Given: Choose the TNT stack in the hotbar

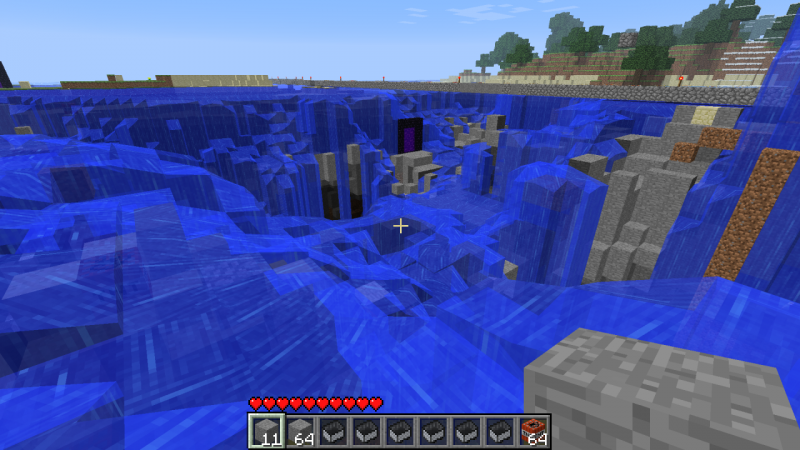Looking at the screenshot, I should [x=535, y=431].
